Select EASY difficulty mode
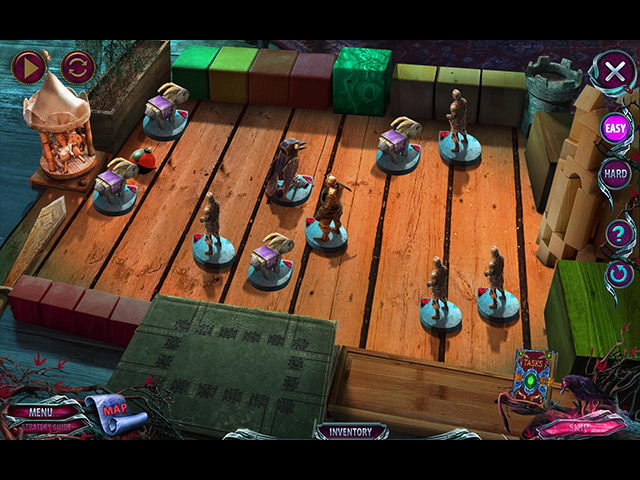 click(614, 128)
